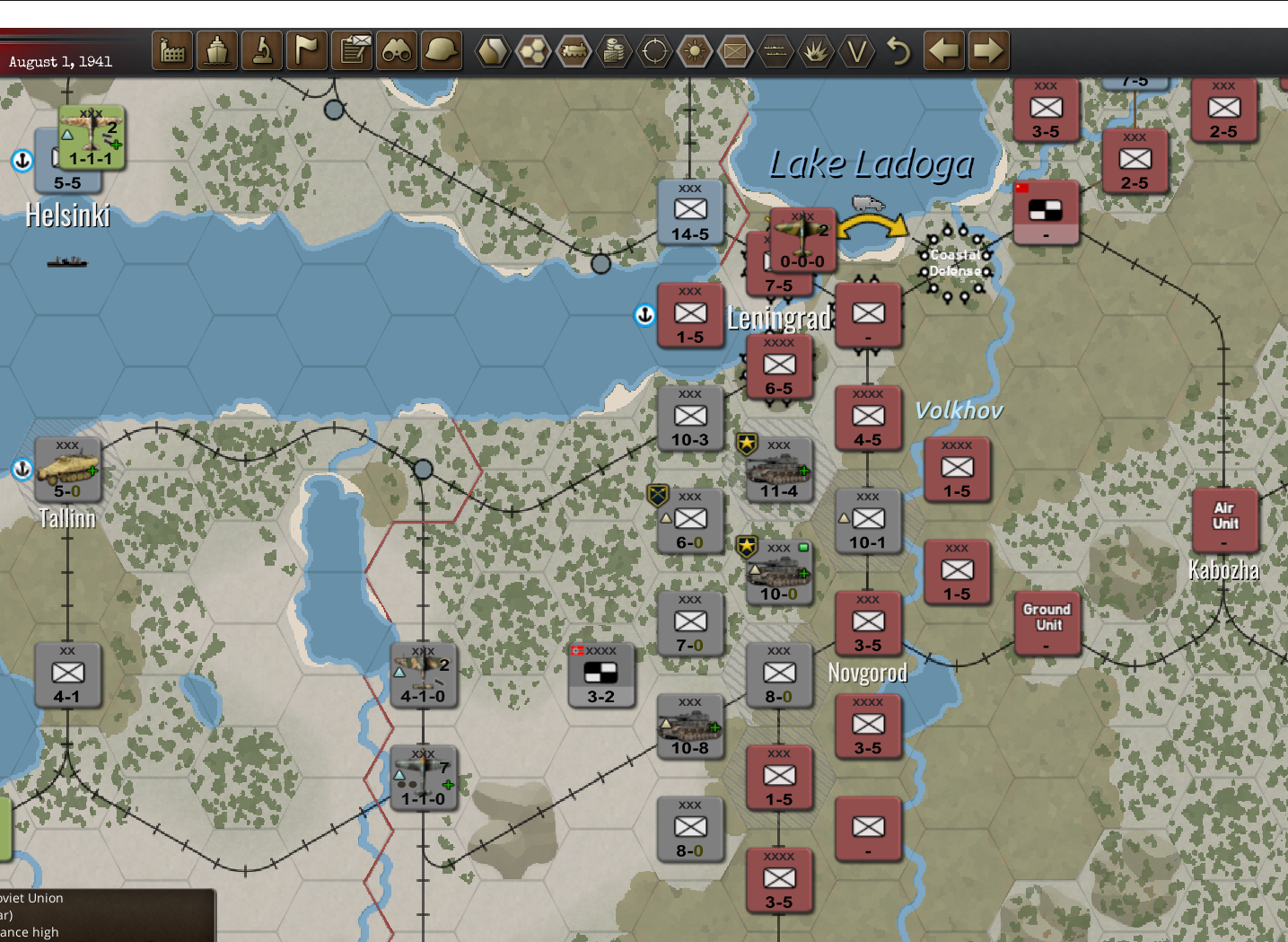The height and width of the screenshot is (942, 1288).
Task: Select the naval ship management icon
Action: coord(217,51)
